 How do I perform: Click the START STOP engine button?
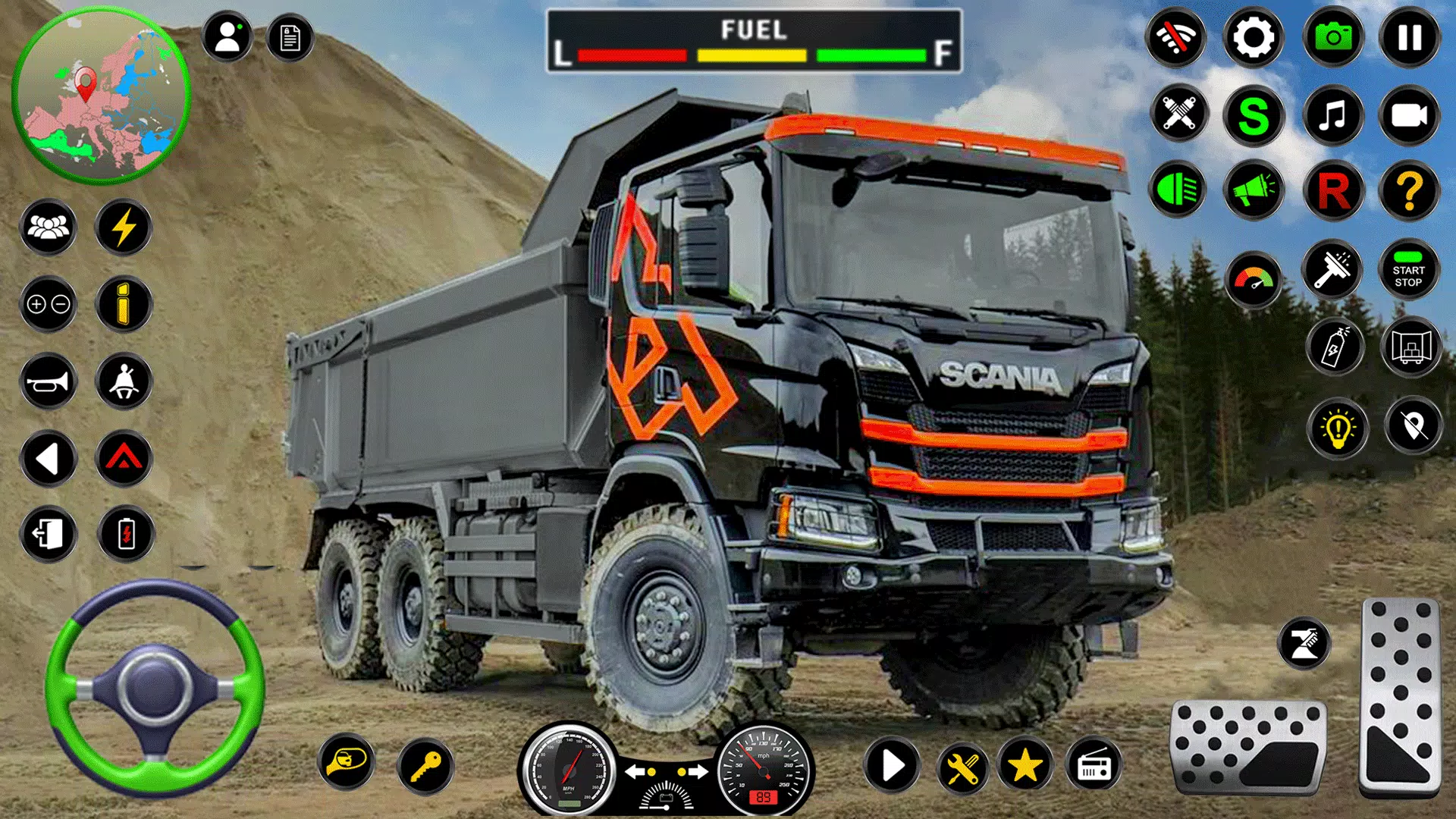point(1409,271)
